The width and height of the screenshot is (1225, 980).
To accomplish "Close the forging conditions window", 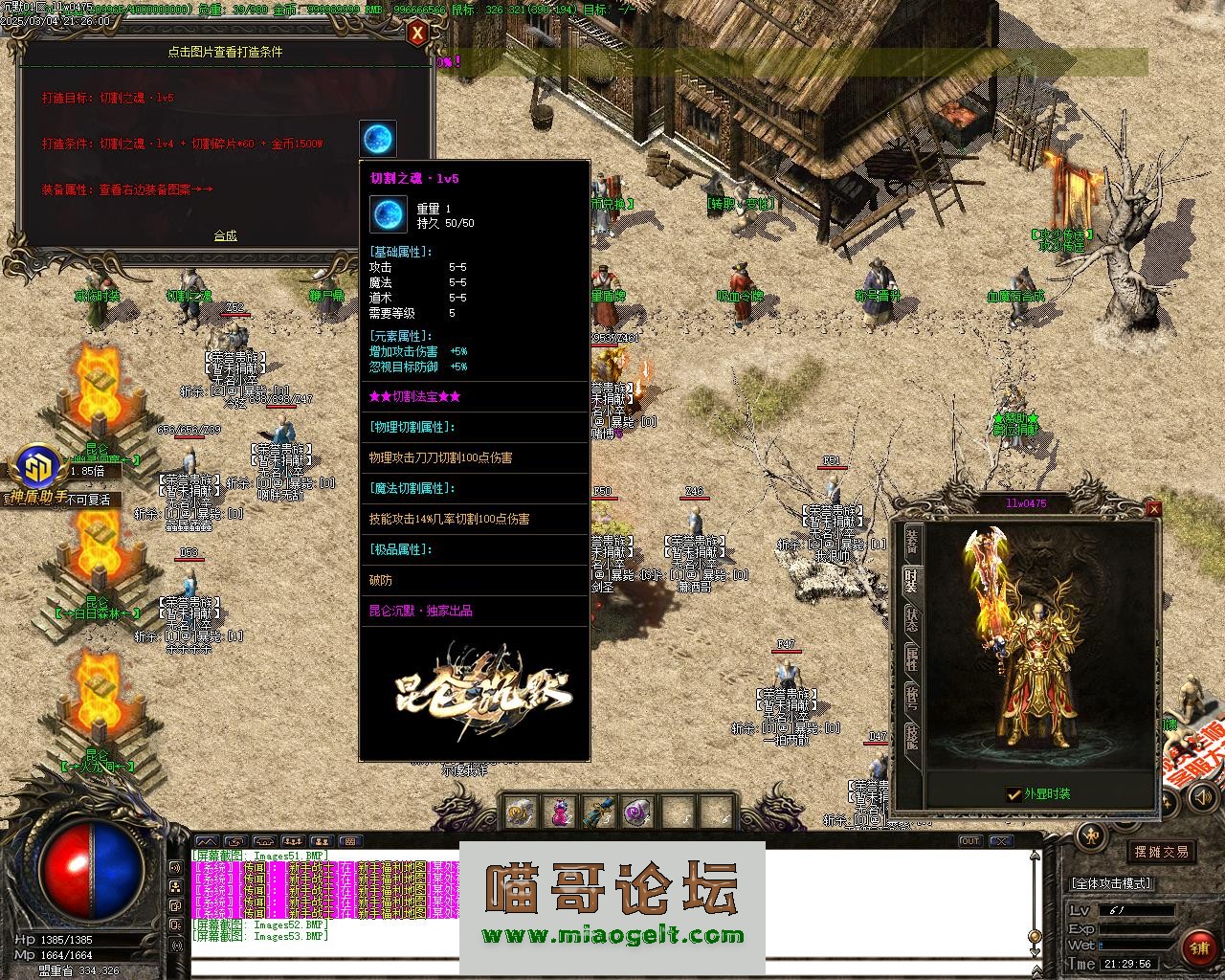I will [417, 34].
